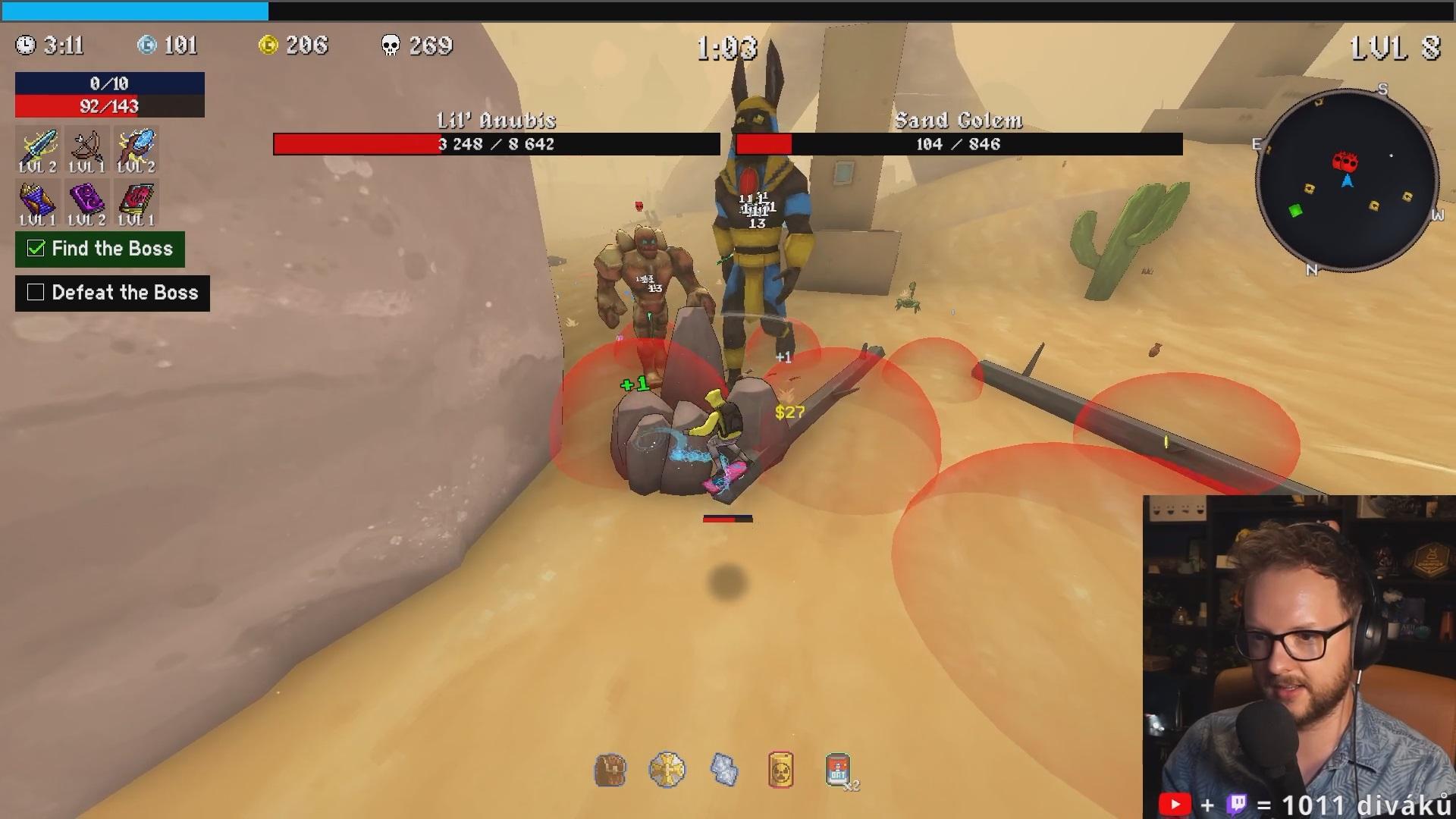1456x819 pixels.
Task: Select the lightning sword weapon icon
Action: point(38,146)
